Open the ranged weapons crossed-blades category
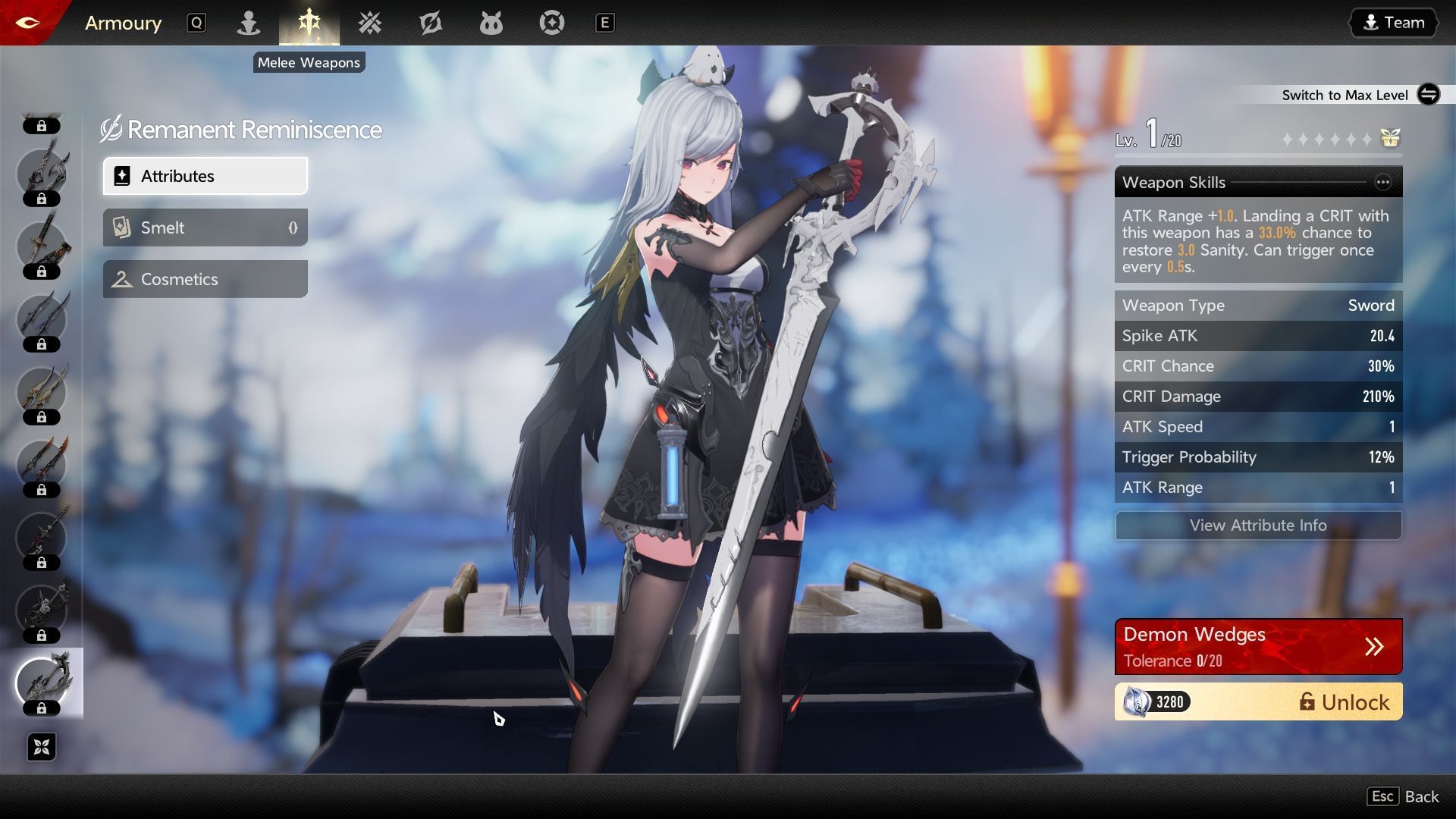Image resolution: width=1456 pixels, height=819 pixels. coord(369,23)
